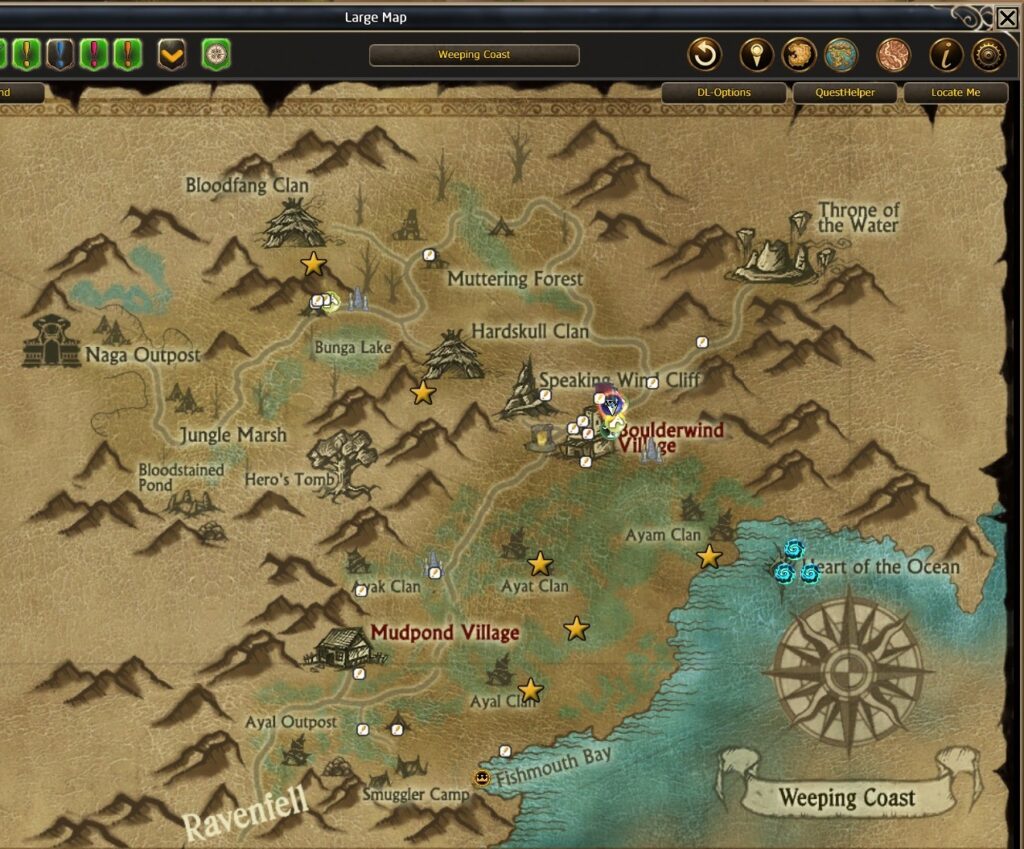This screenshot has width=1024, height=849.
Task: Toggle the orange exclamation quest filter
Action: point(127,54)
